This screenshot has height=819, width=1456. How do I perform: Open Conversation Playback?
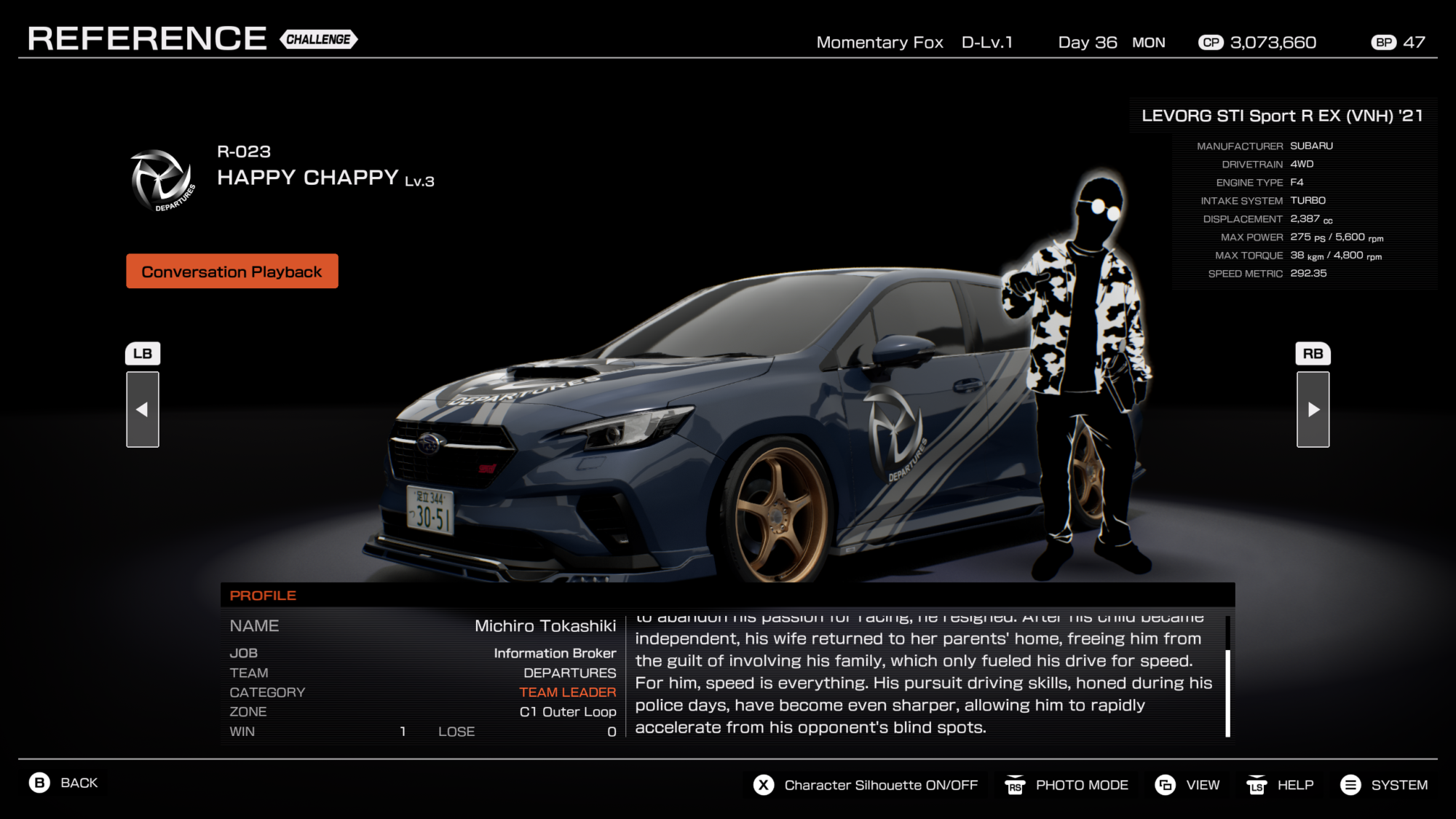(x=232, y=271)
